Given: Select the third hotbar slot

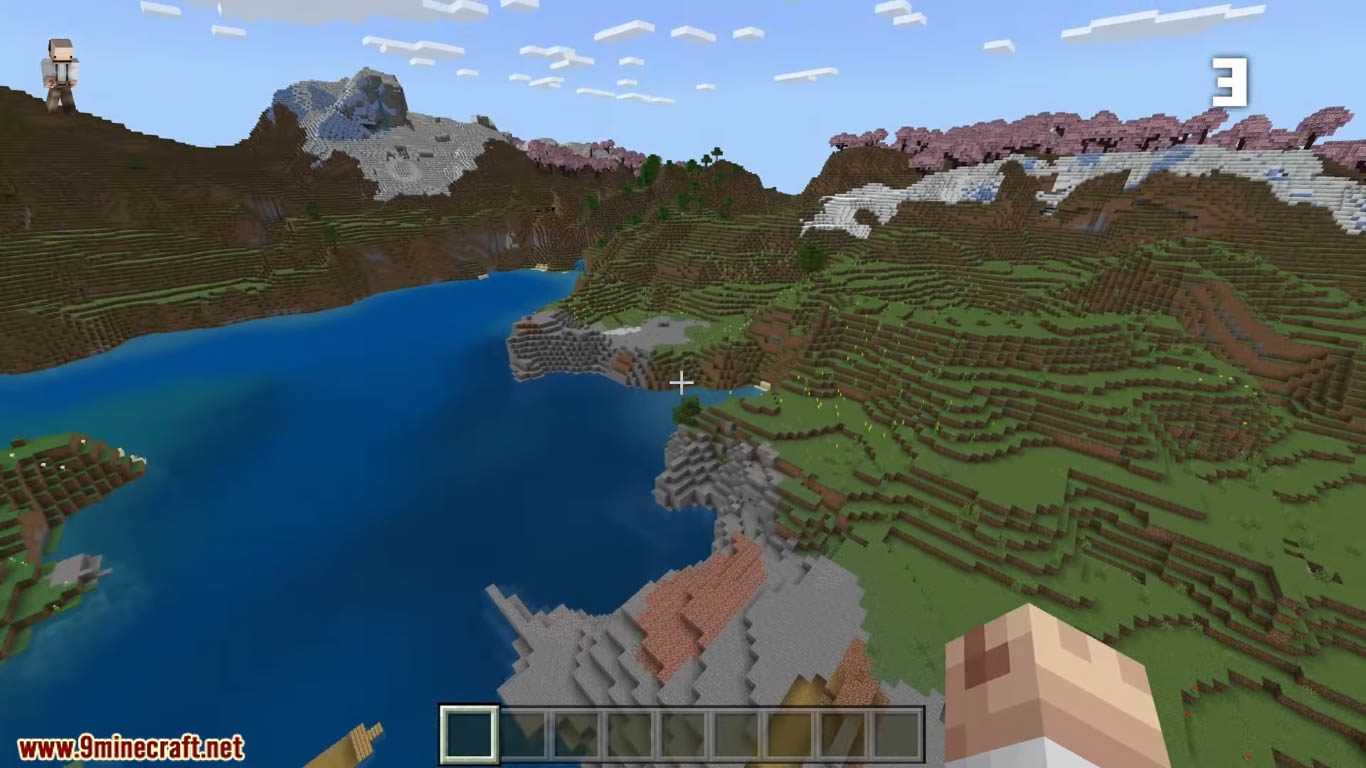Looking at the screenshot, I should tap(575, 733).
